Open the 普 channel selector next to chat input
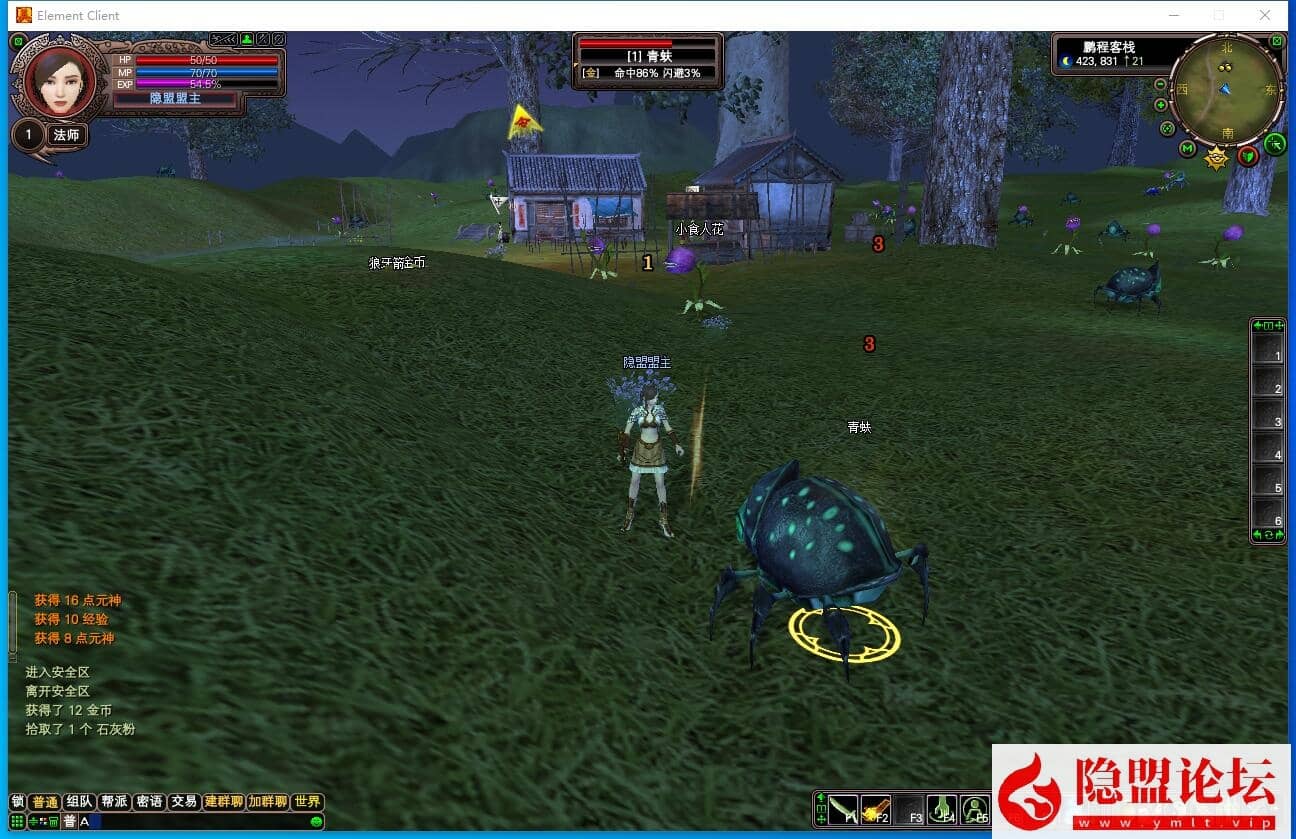The width and height of the screenshot is (1296, 839). 70,820
